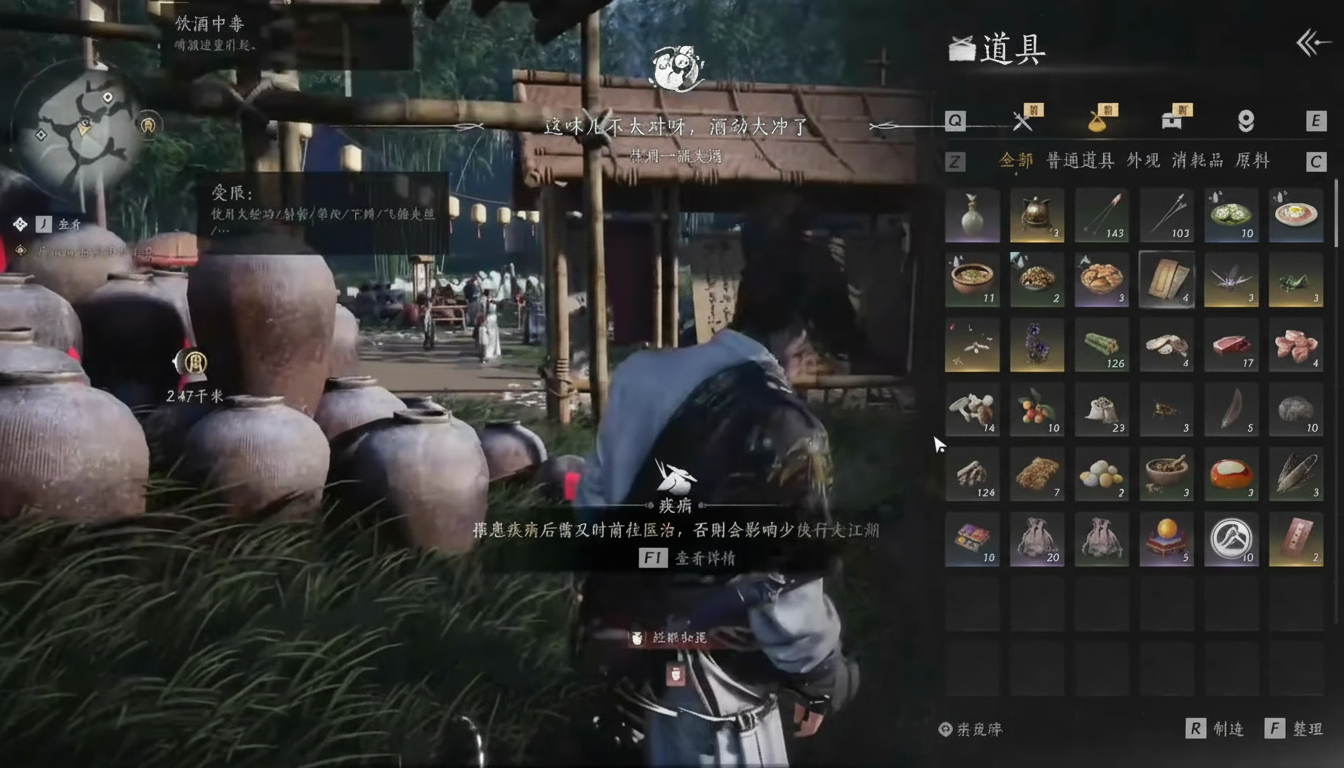Open the treasure chest storage tab
Viewport: 1344px width, 768px height.
point(1172,121)
